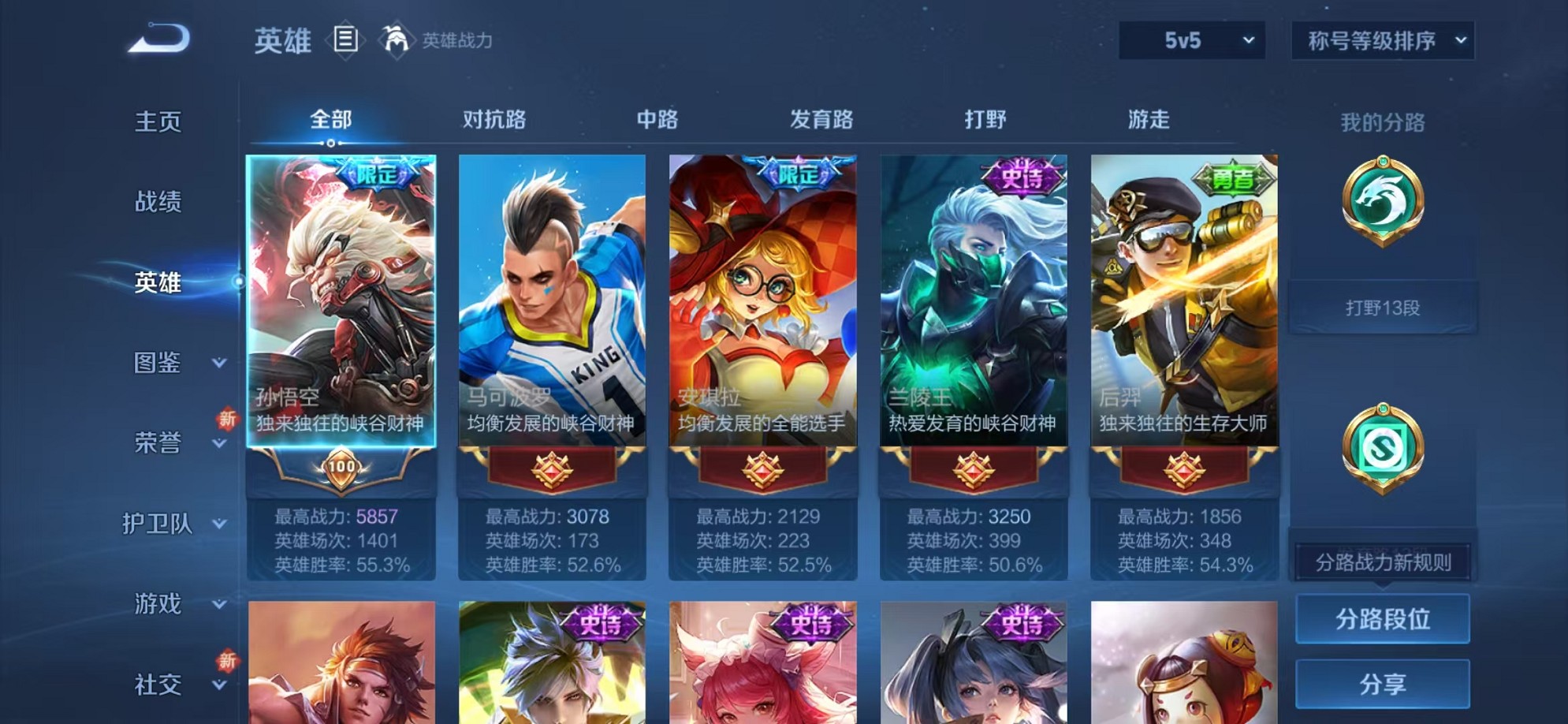Open 战绩 from the left sidebar

[x=158, y=203]
